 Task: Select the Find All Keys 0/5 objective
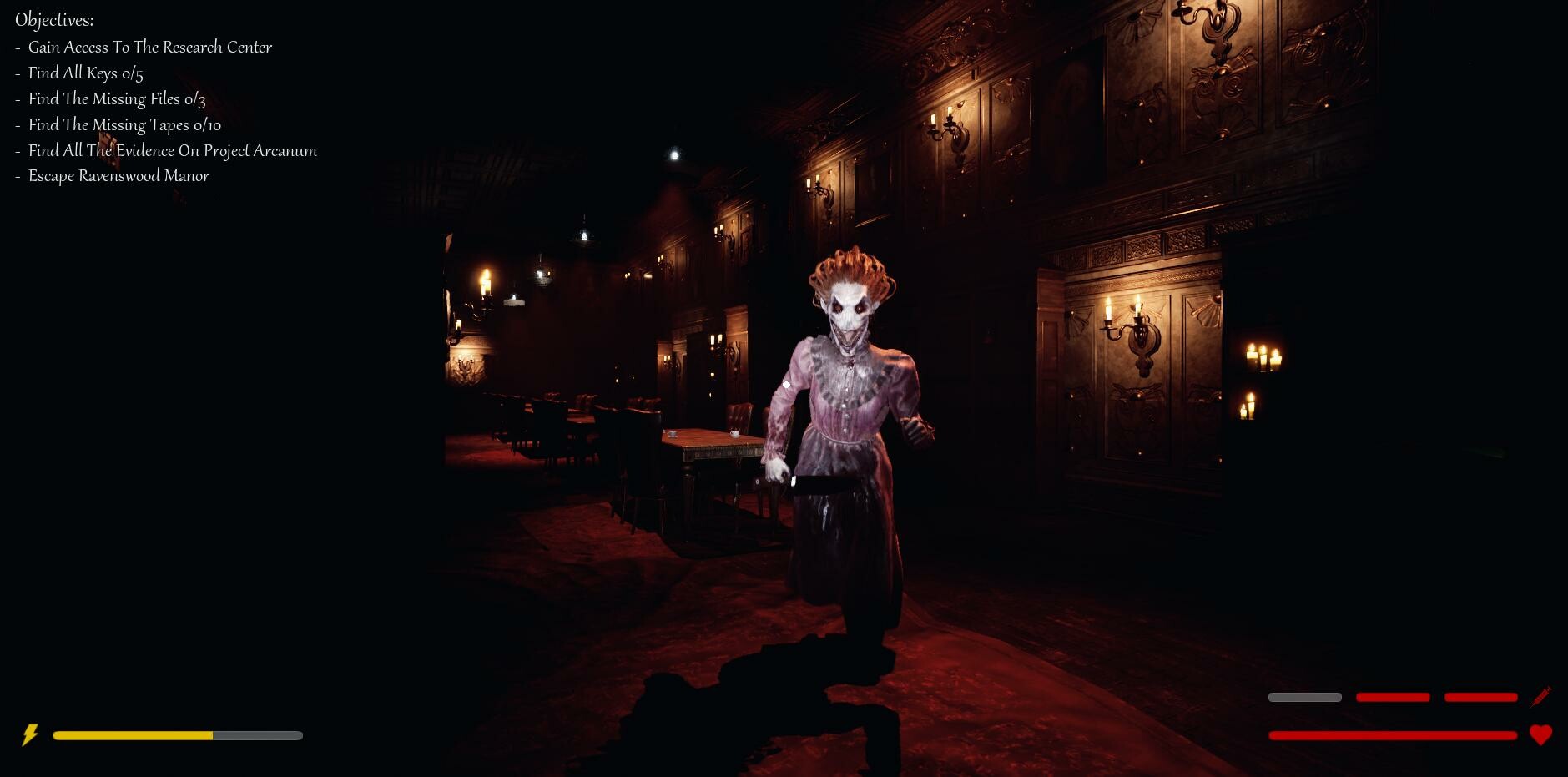pyautogui.click(x=85, y=73)
